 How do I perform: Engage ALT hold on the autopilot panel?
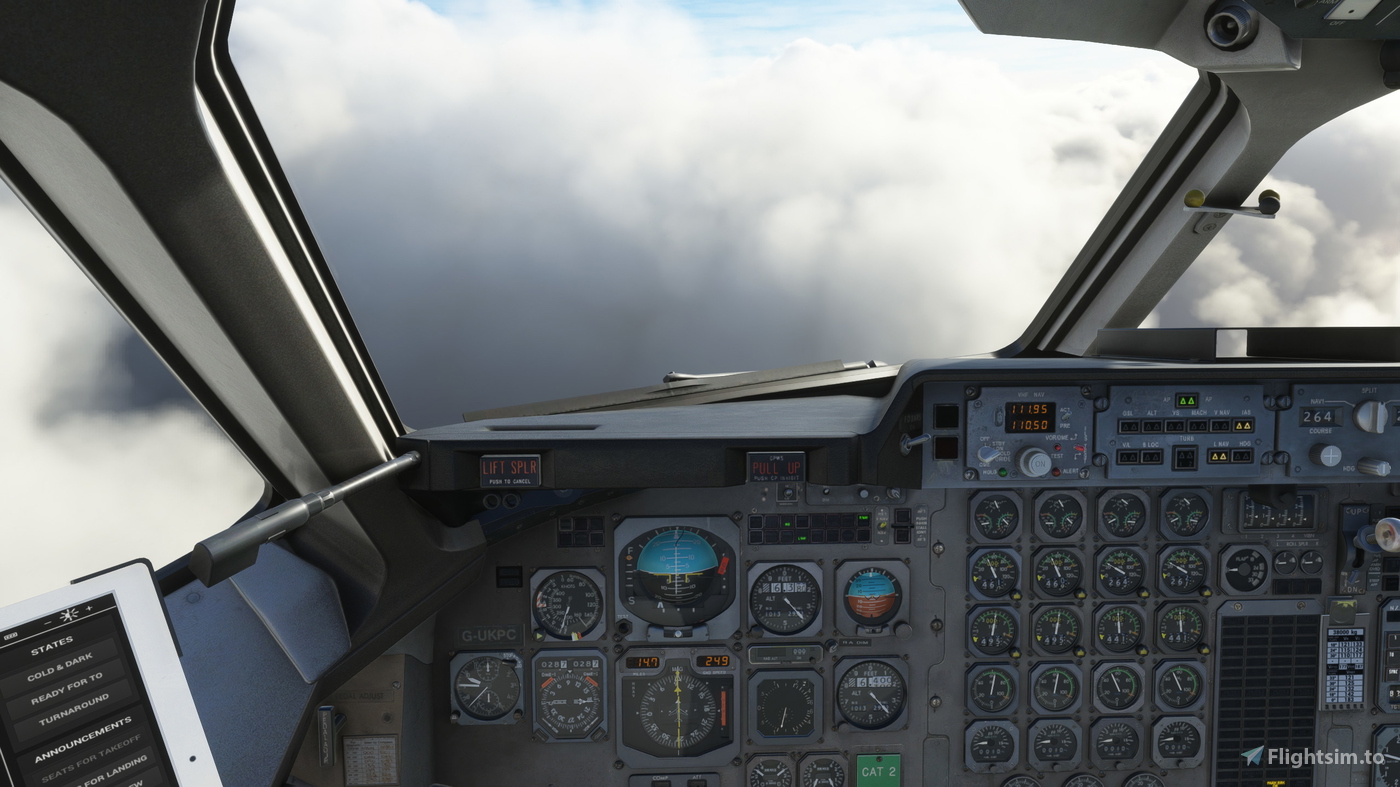click(x=1150, y=426)
